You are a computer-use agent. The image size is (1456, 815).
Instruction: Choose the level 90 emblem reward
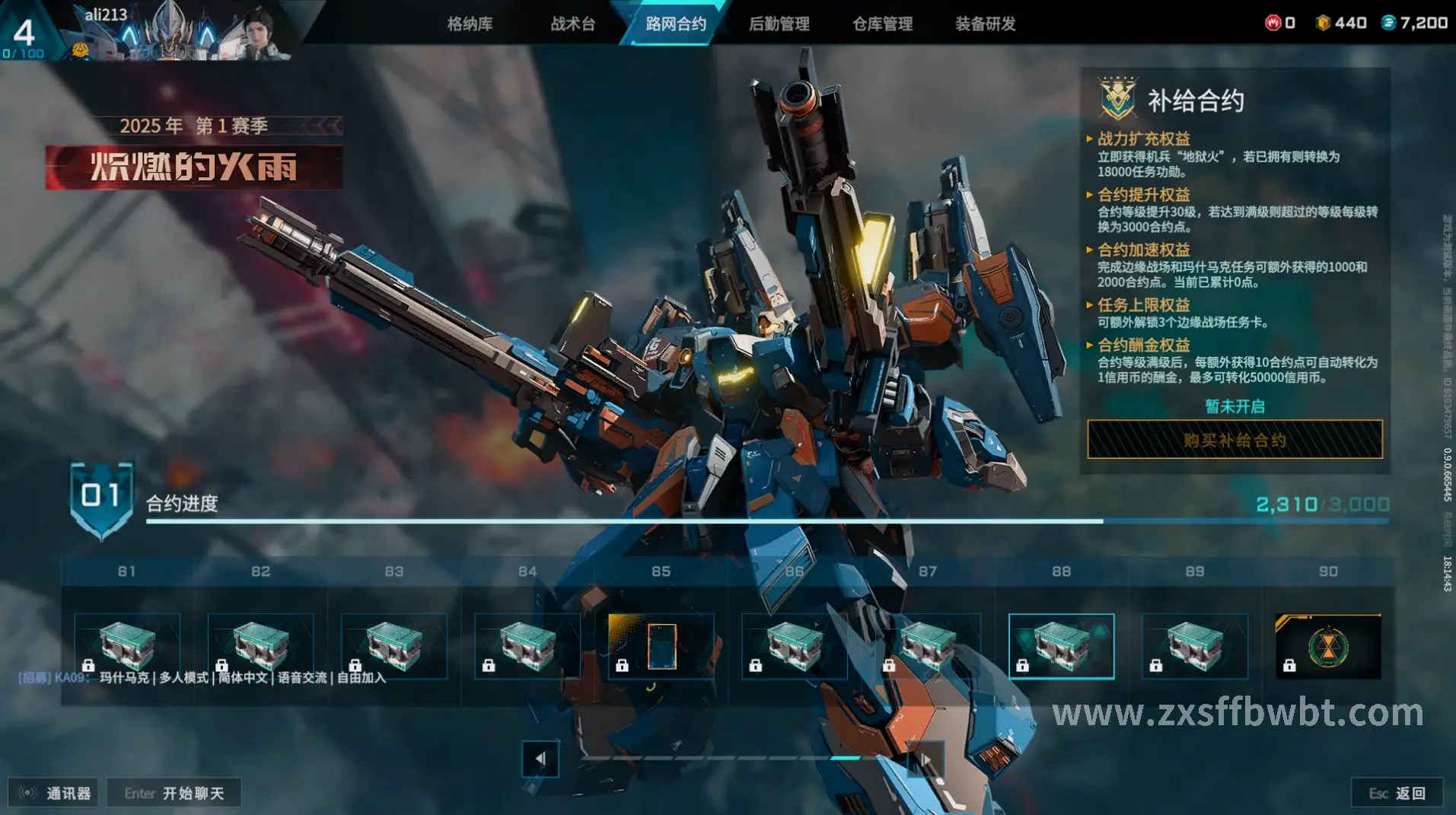1327,646
